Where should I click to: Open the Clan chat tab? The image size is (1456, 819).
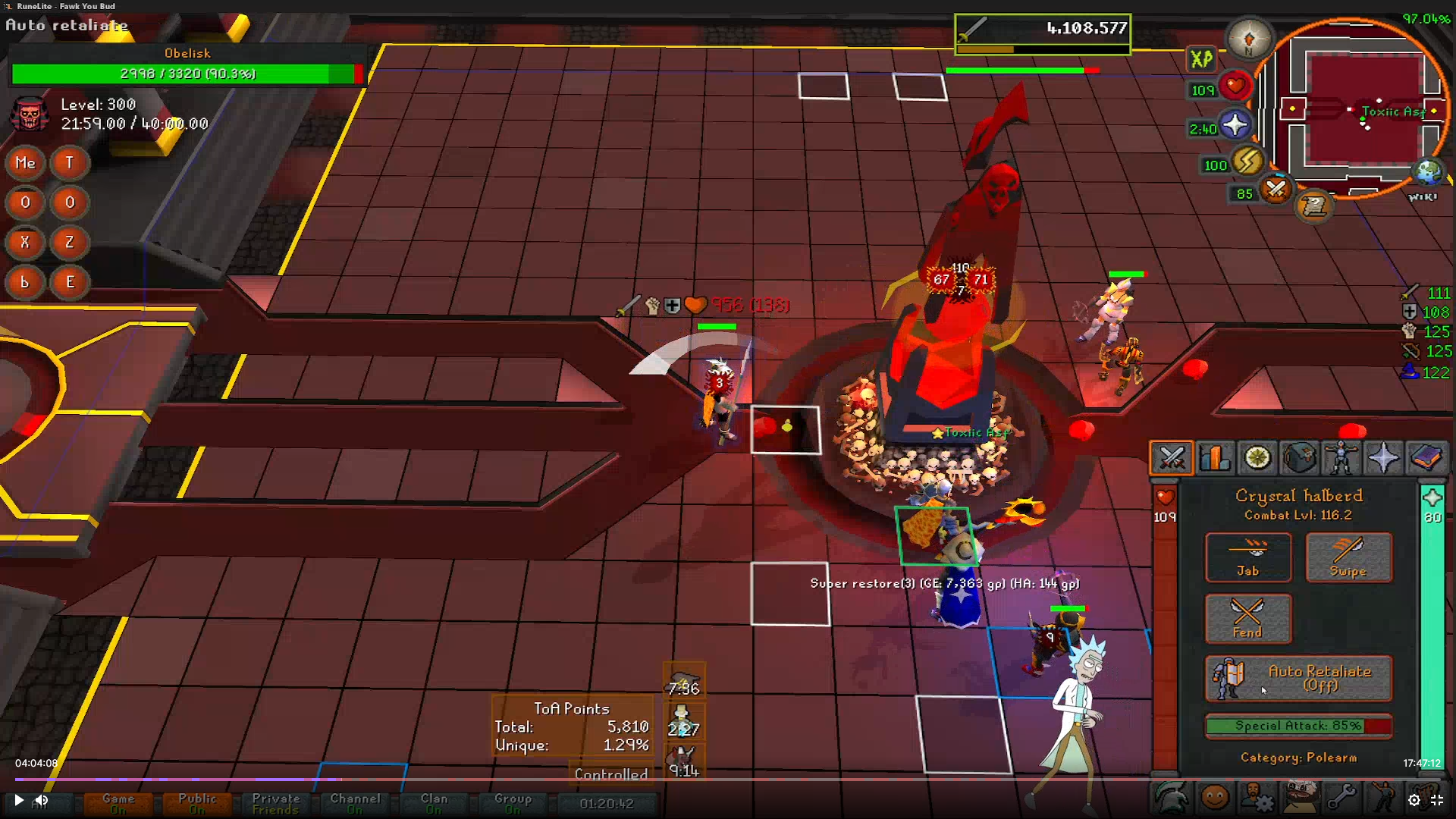pyautogui.click(x=434, y=803)
